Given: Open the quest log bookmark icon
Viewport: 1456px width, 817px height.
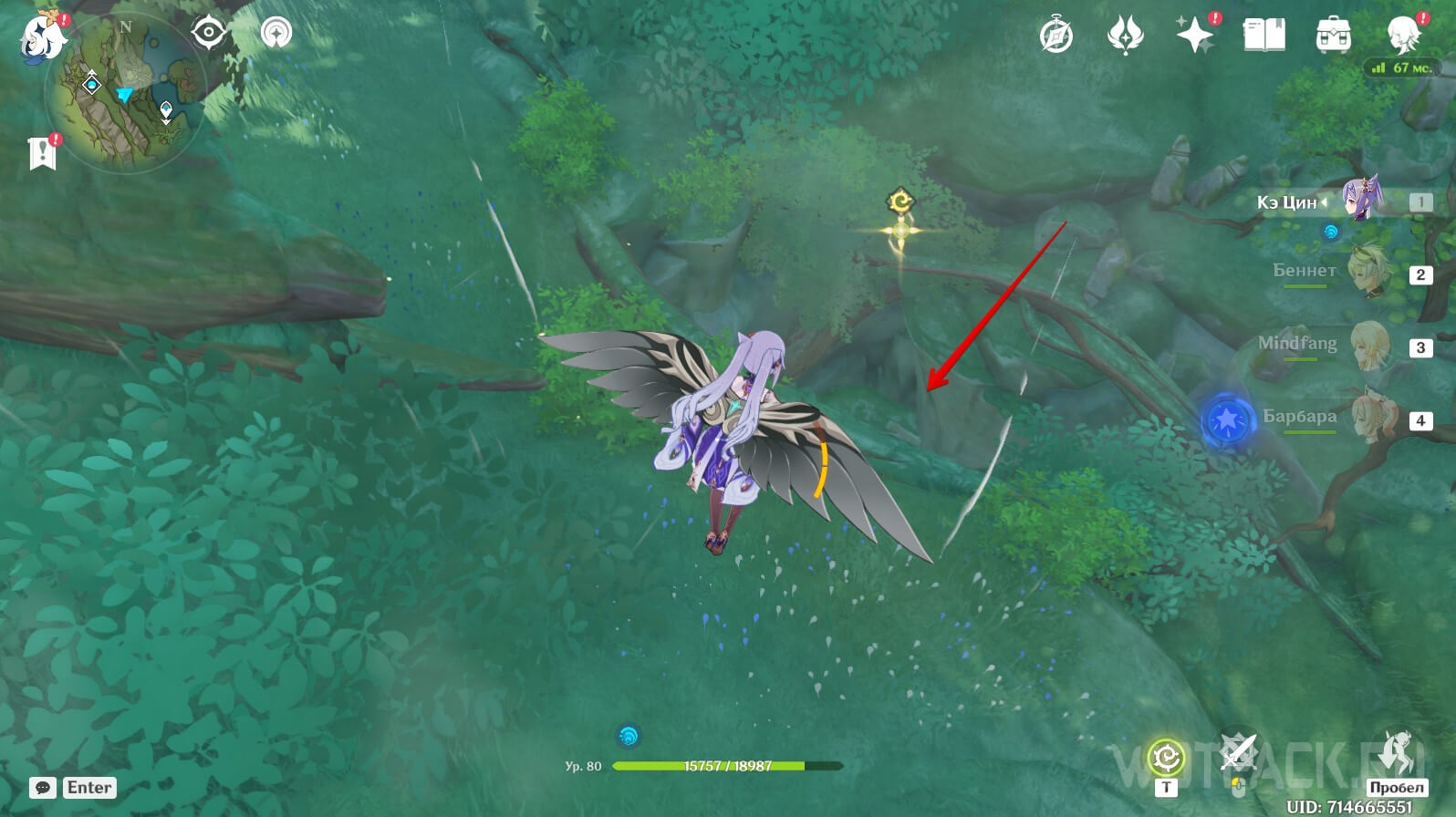Looking at the screenshot, I should pos(42,153).
